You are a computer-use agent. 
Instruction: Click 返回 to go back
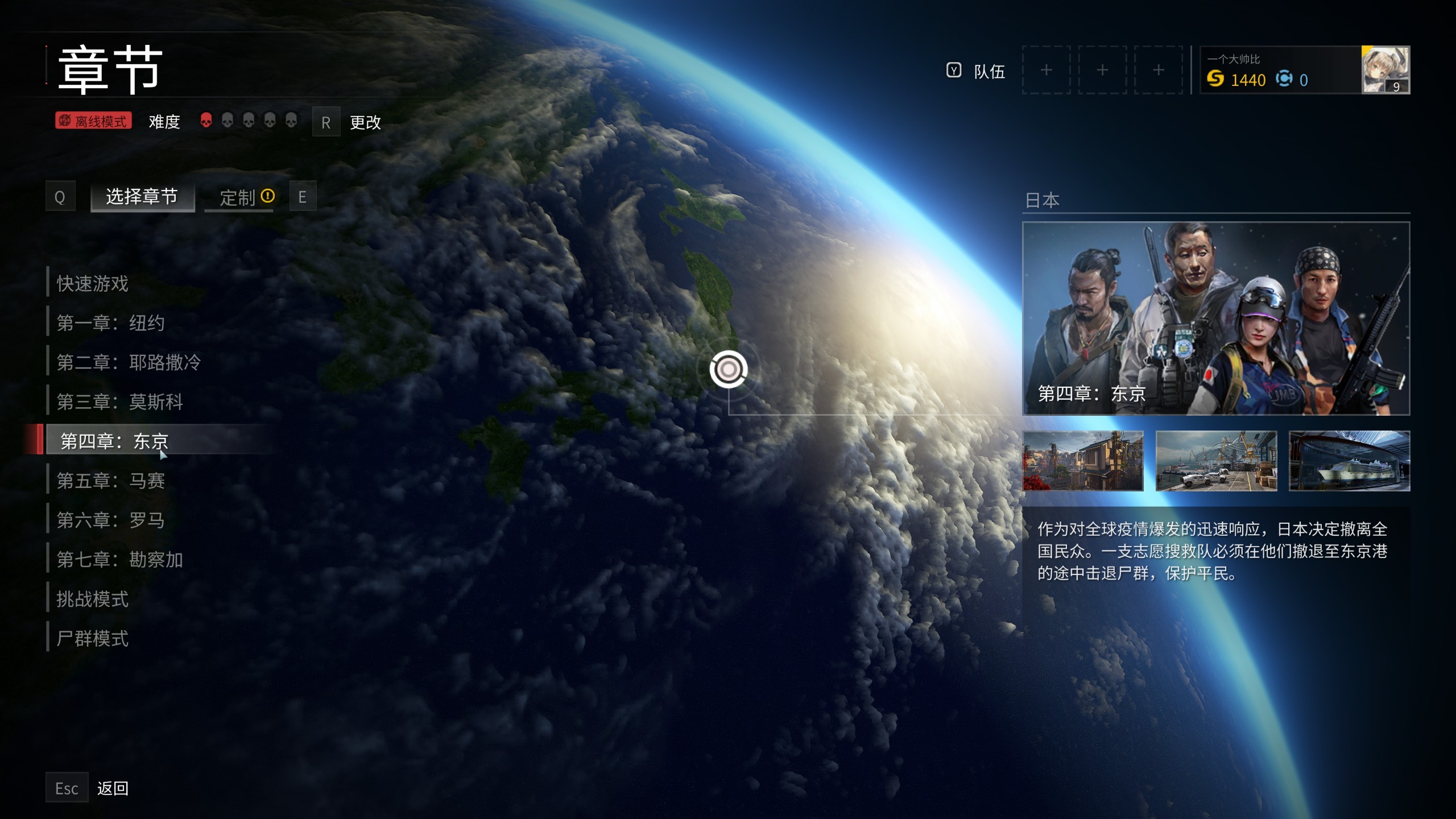pyautogui.click(x=113, y=788)
